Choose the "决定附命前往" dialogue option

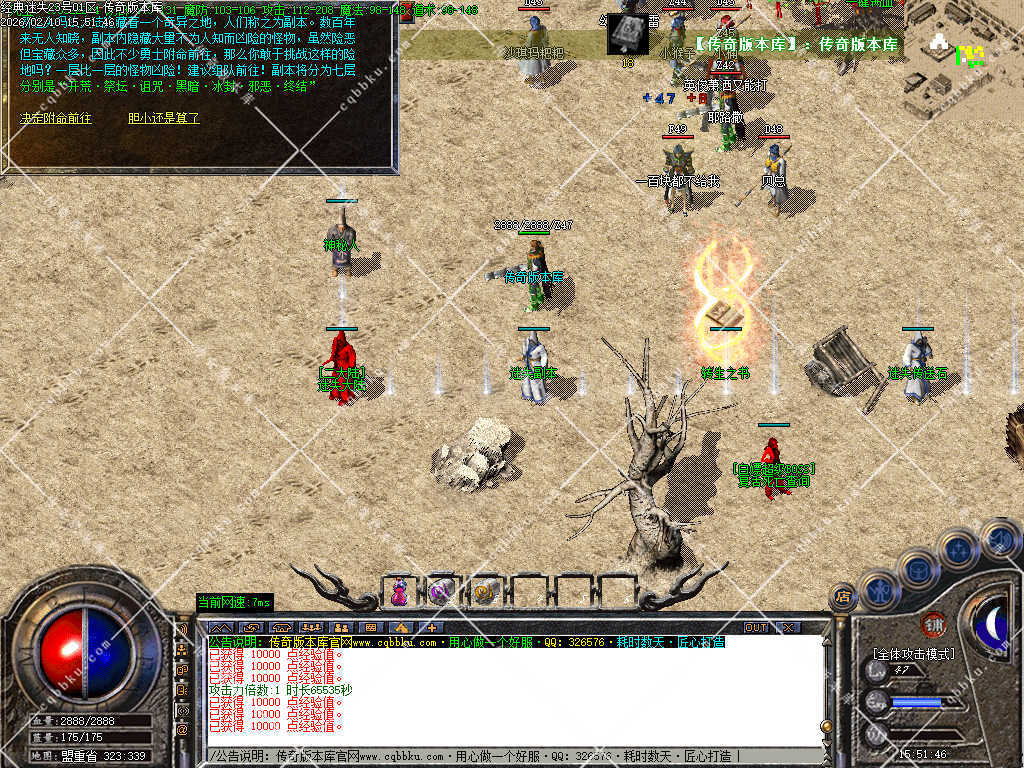point(56,118)
